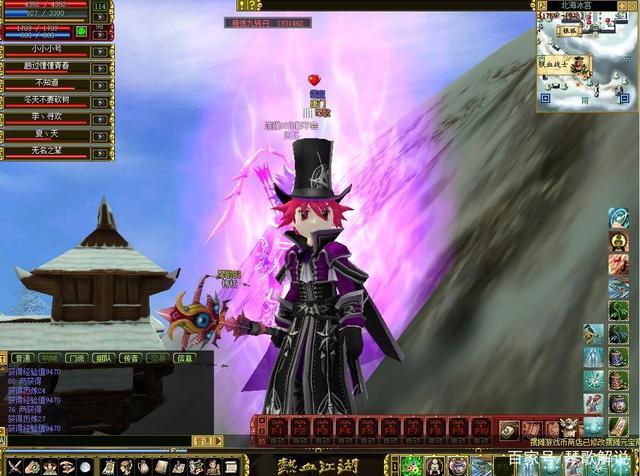The height and width of the screenshot is (476, 640).
Task: Show the 信息 information tab
Action: [184, 357]
